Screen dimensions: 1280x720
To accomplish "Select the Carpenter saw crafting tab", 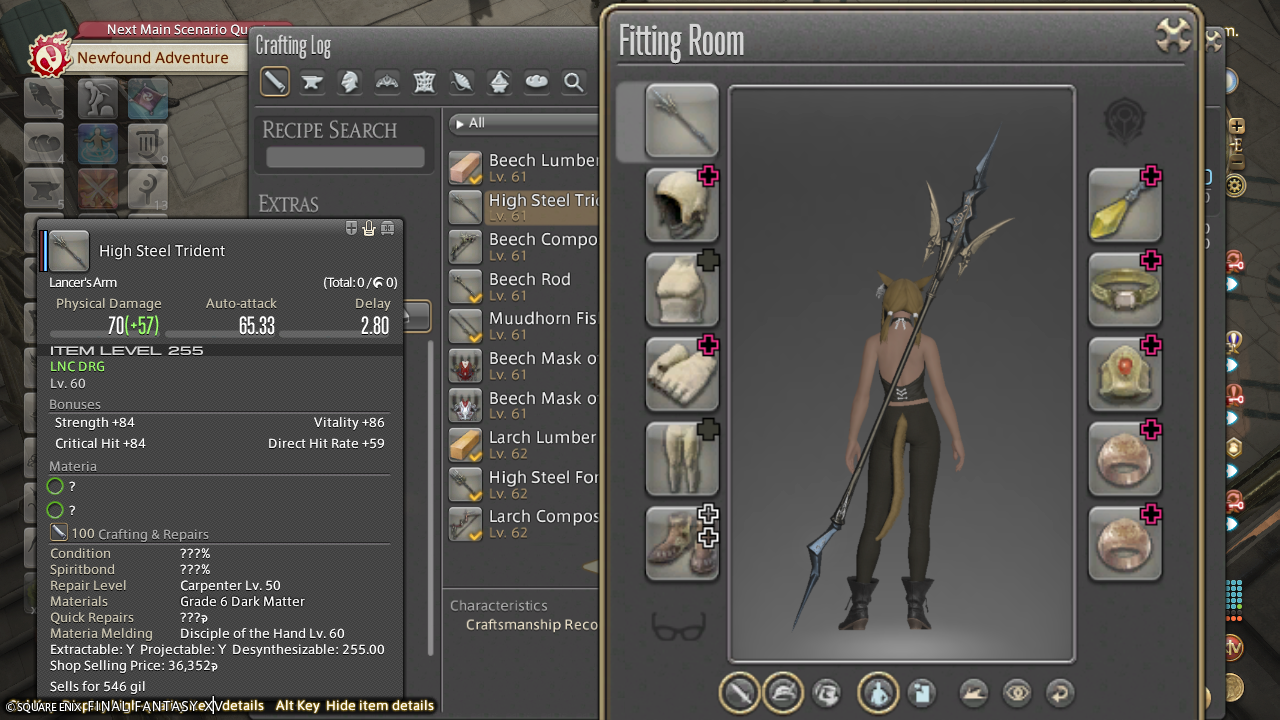I will pyautogui.click(x=275, y=82).
